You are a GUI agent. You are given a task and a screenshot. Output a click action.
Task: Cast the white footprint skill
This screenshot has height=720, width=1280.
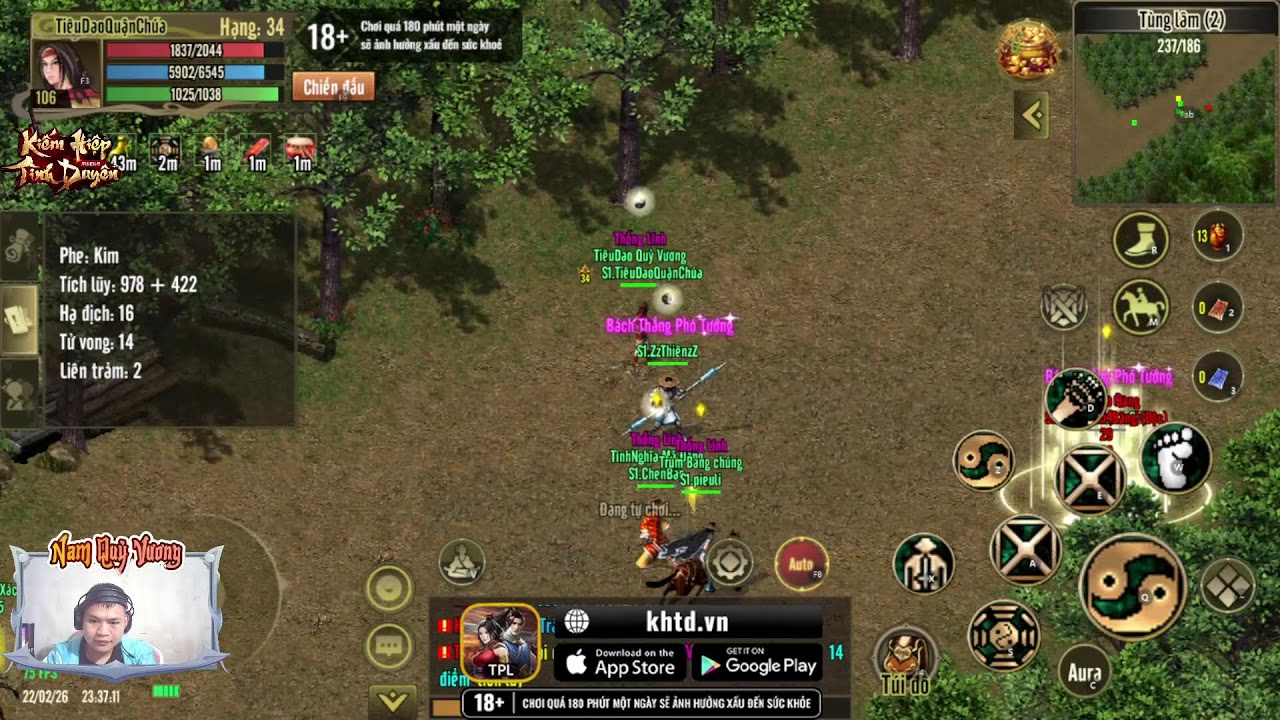point(1176,459)
